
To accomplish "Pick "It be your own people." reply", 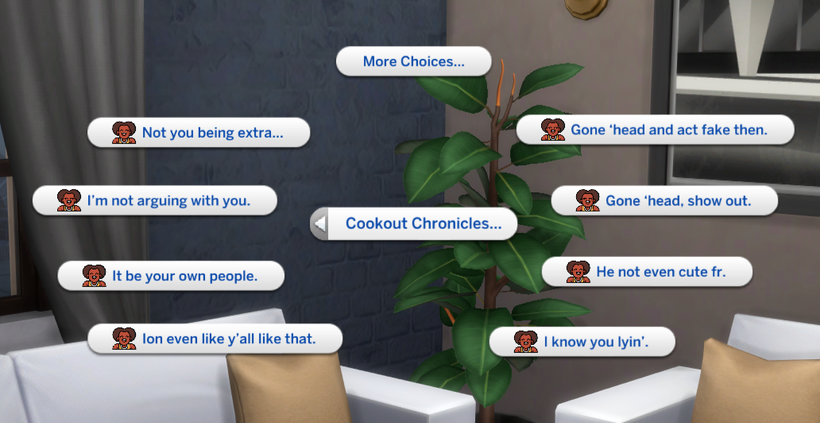I will click(x=171, y=275).
